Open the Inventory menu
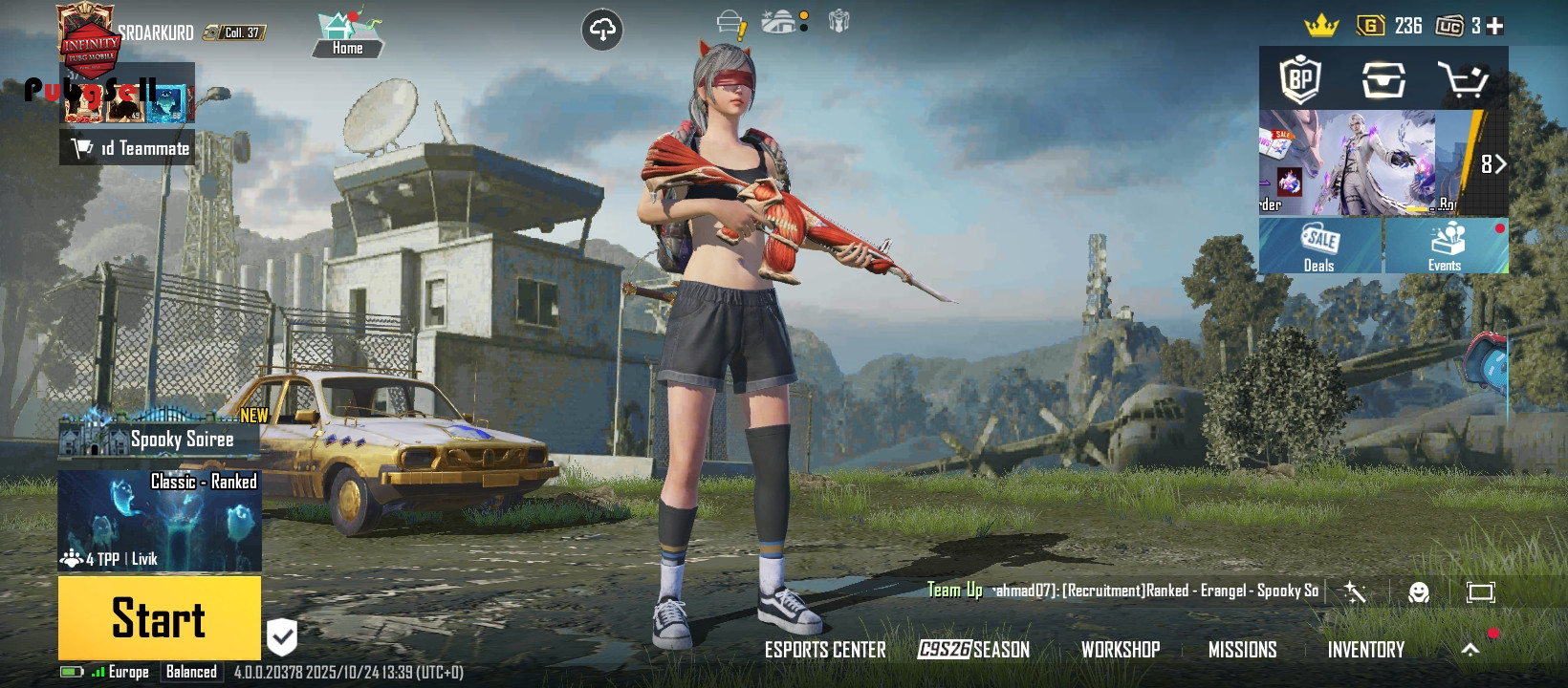Viewport: 1568px width, 688px height. pyautogui.click(x=1365, y=650)
